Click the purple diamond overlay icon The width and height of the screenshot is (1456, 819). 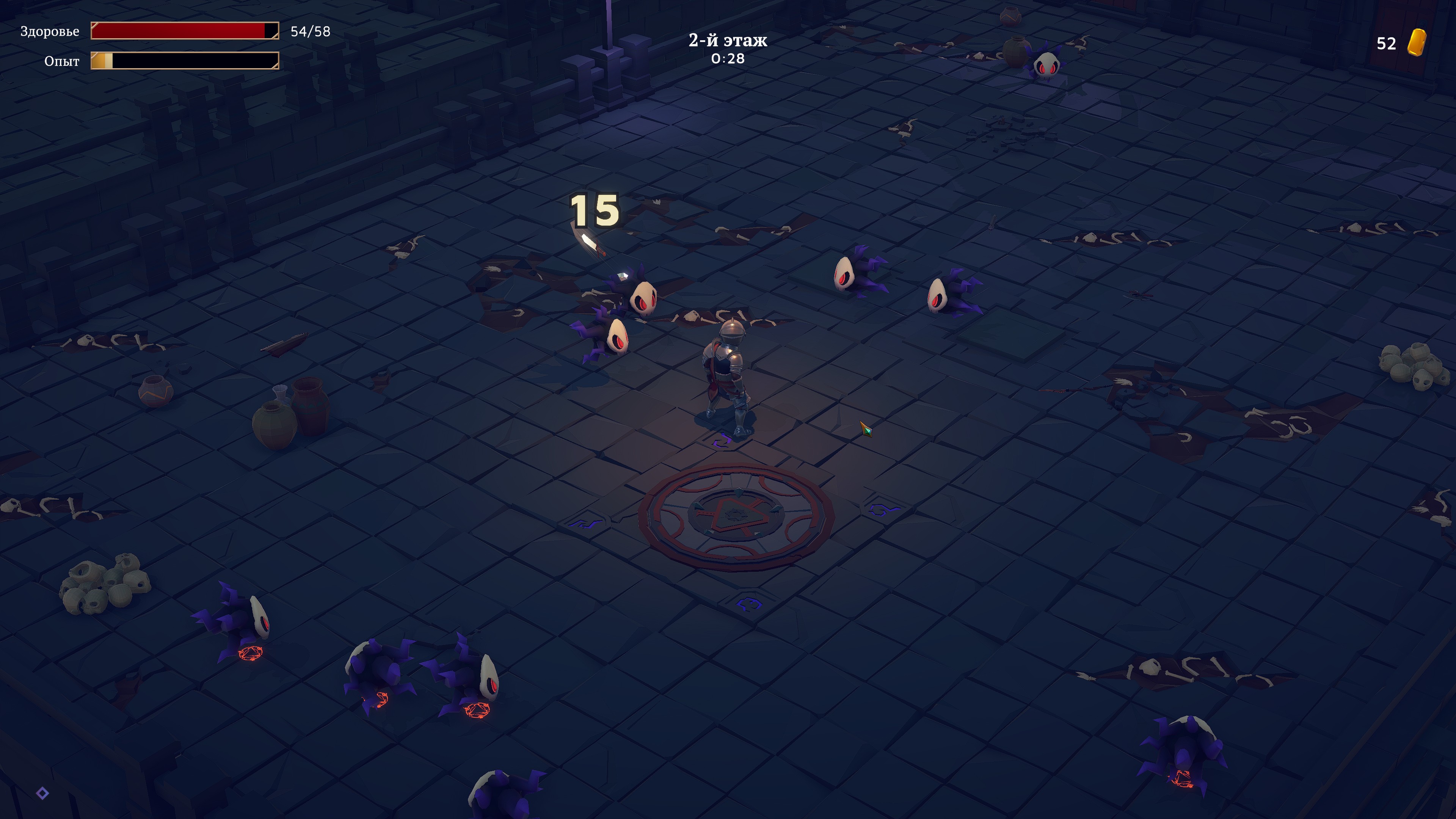click(x=42, y=793)
